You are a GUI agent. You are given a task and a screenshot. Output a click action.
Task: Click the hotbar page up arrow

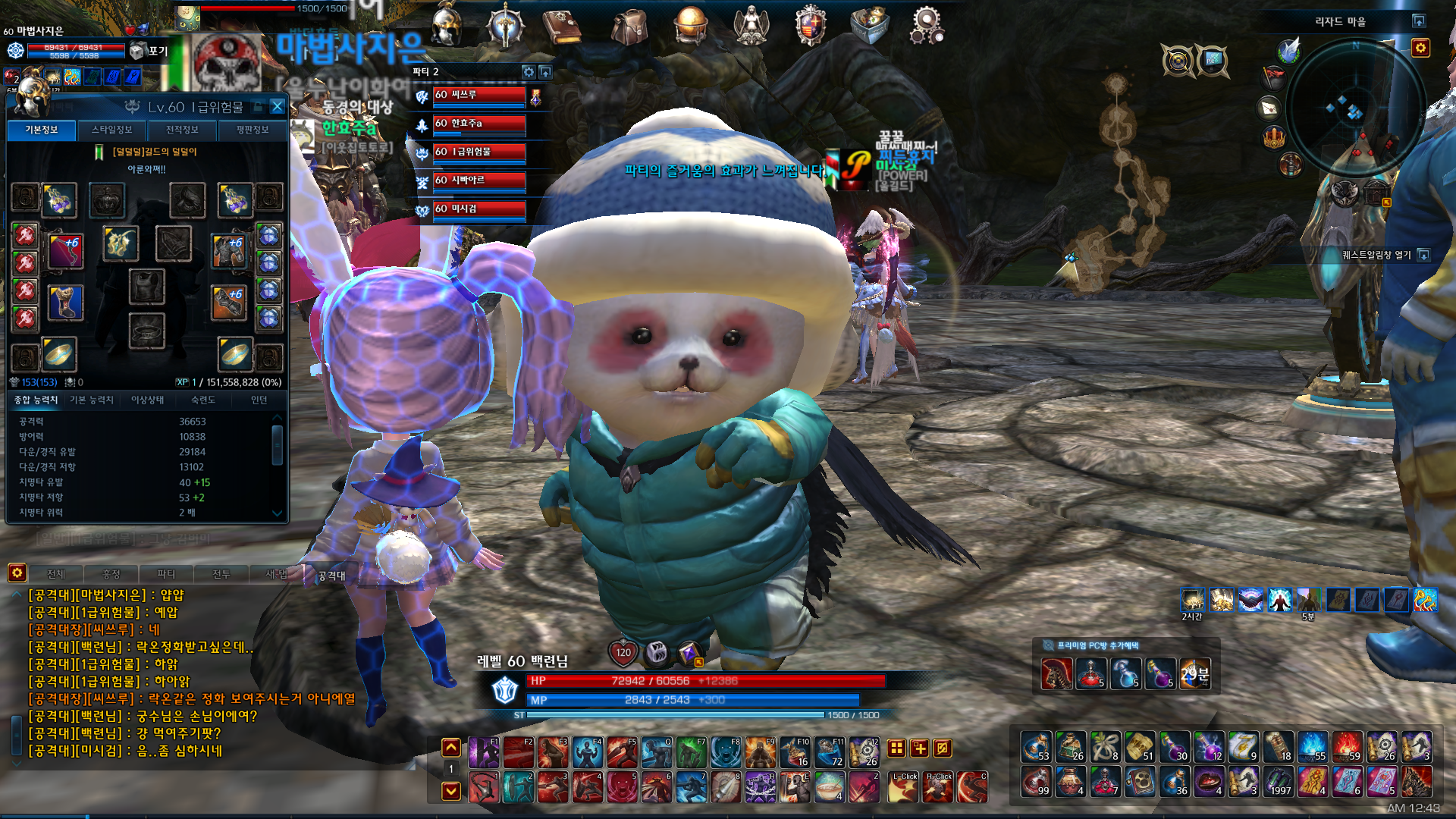[x=451, y=748]
